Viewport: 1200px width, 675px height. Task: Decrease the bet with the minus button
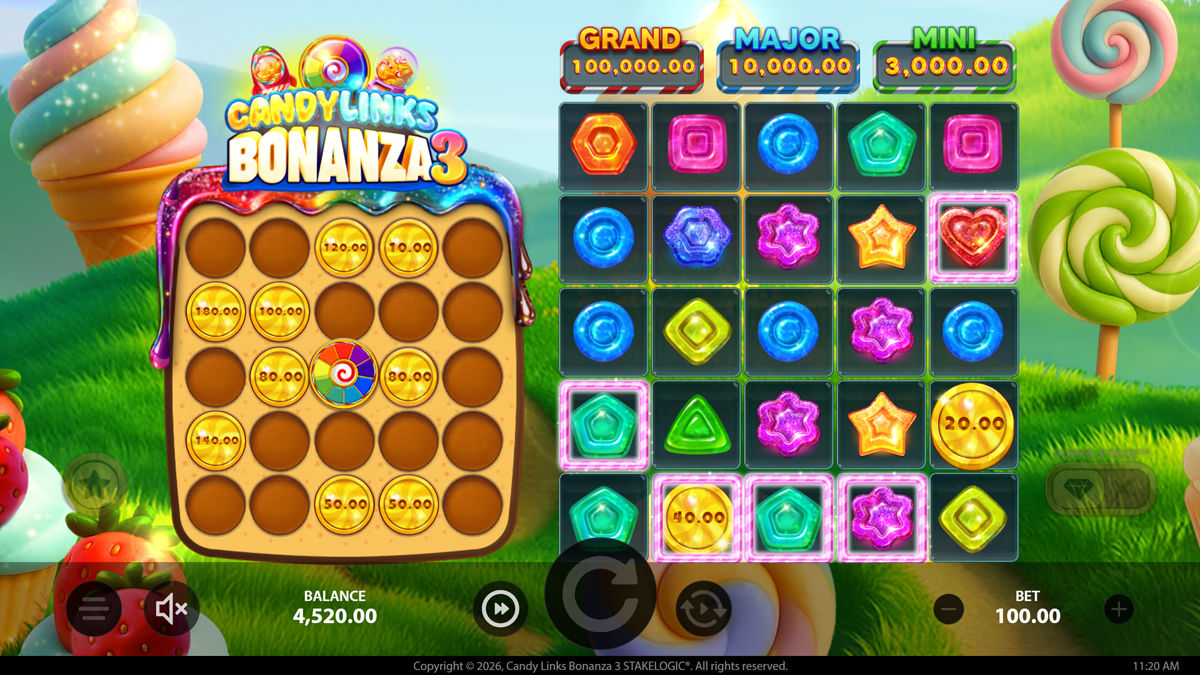click(948, 608)
